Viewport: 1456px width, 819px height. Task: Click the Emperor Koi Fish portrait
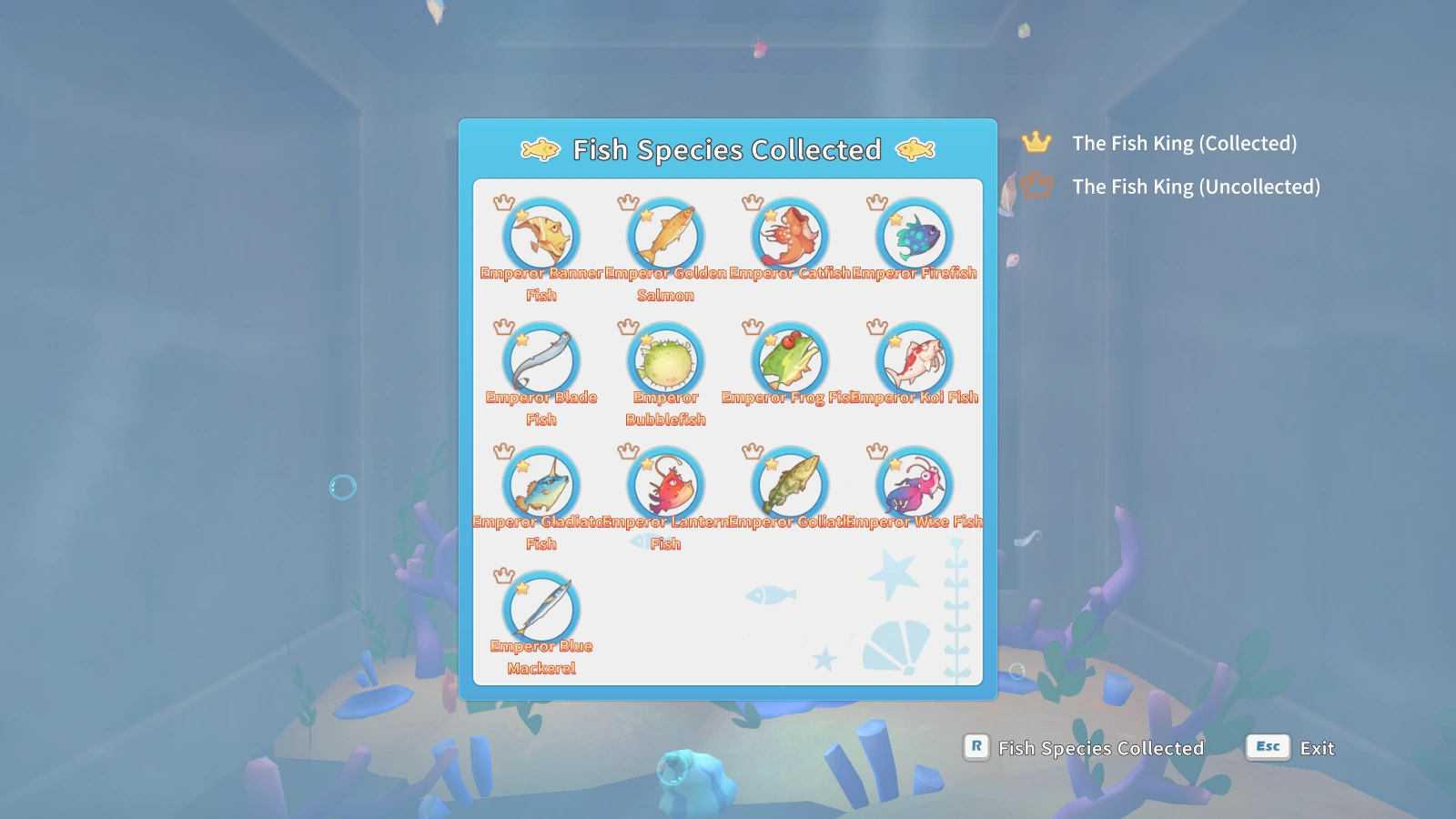coord(913,360)
